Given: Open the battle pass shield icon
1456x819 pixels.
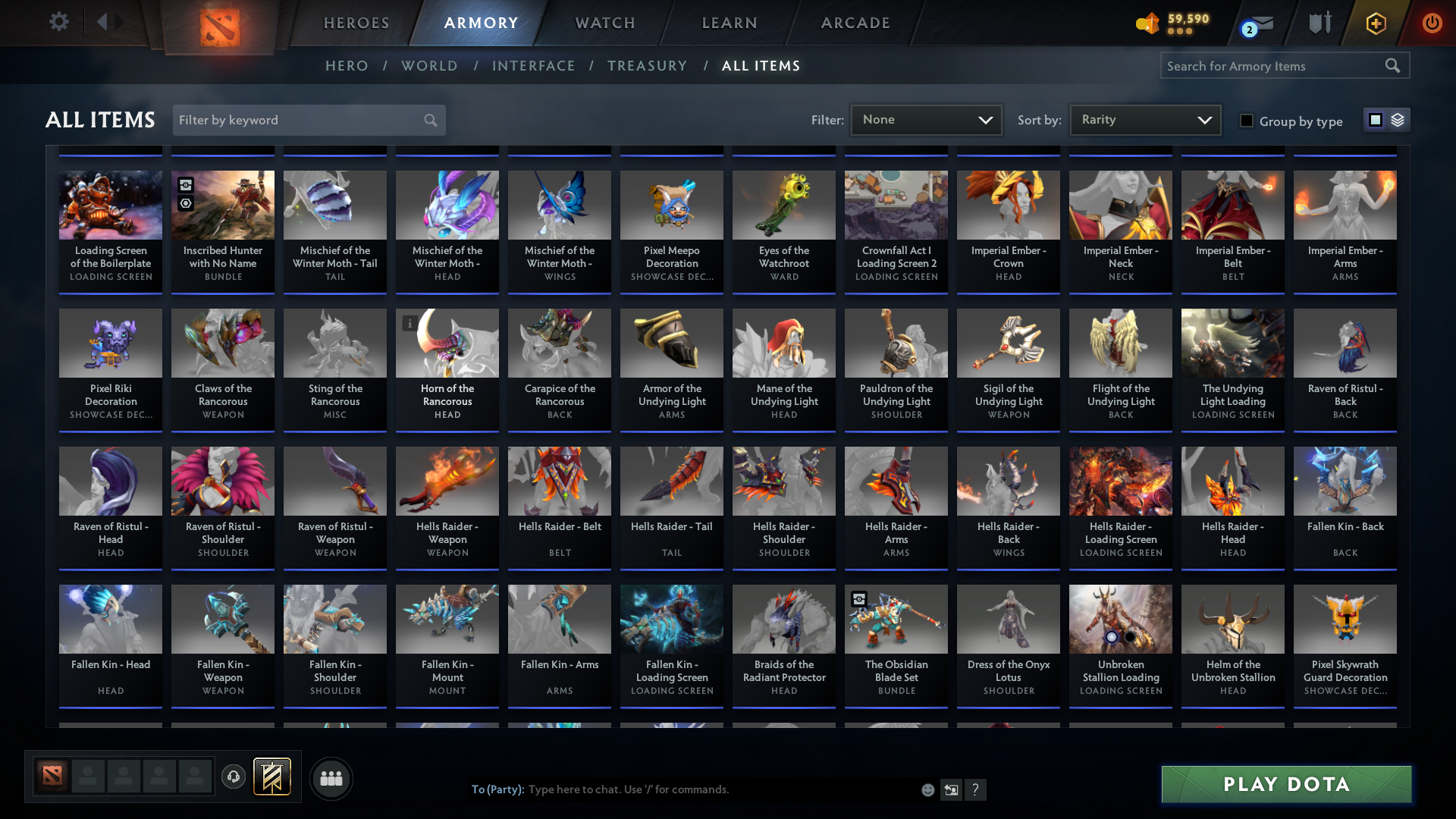Looking at the screenshot, I should click(1375, 23).
